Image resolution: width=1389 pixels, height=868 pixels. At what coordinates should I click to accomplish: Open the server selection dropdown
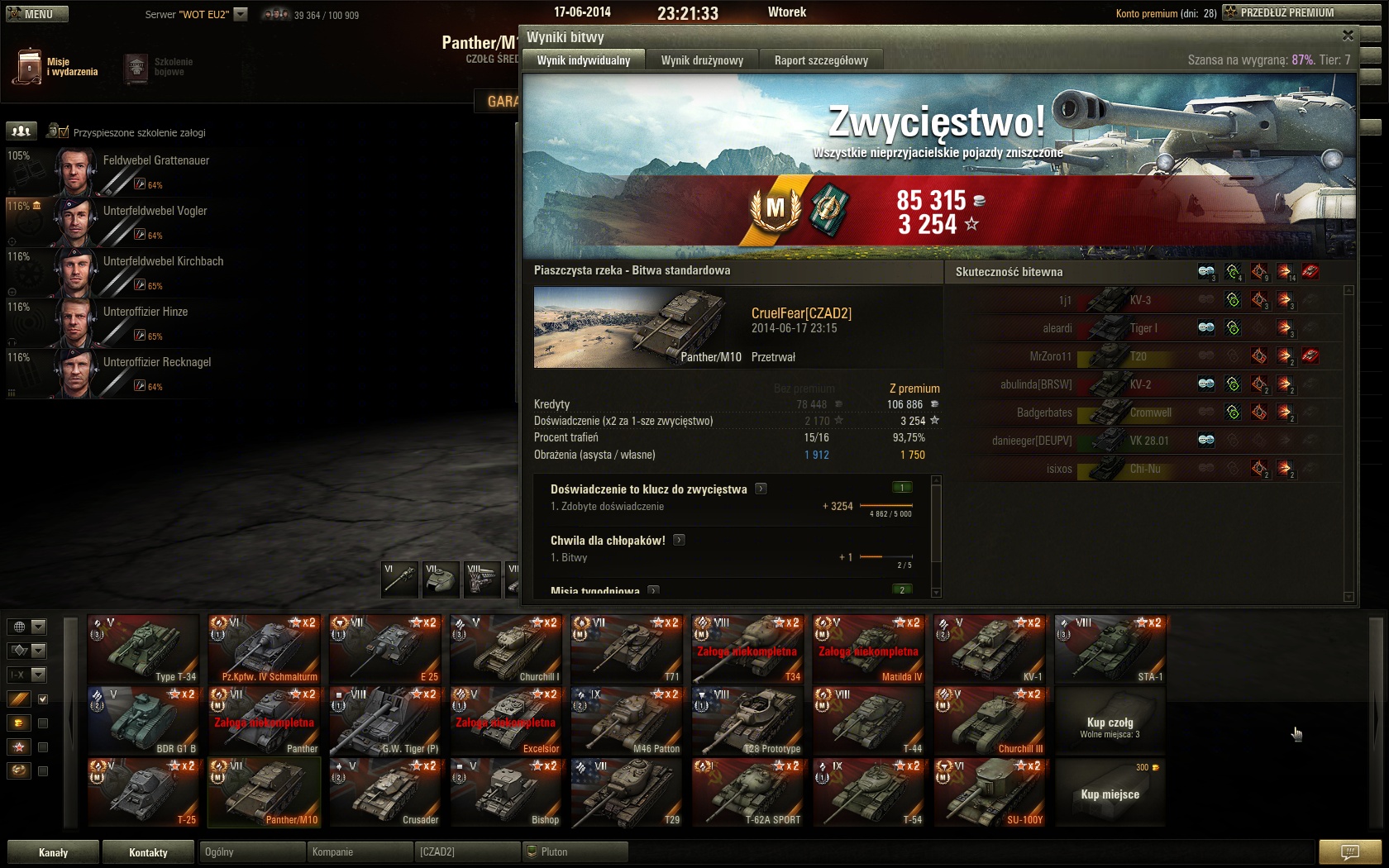[241, 14]
